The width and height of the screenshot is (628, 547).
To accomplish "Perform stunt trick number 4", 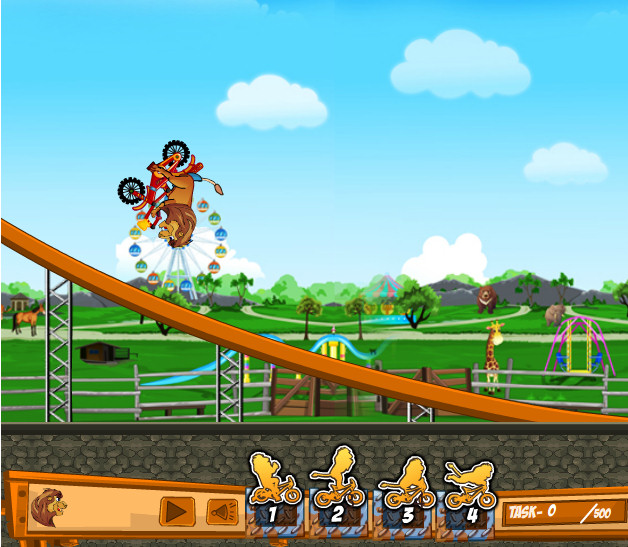I will [468, 494].
